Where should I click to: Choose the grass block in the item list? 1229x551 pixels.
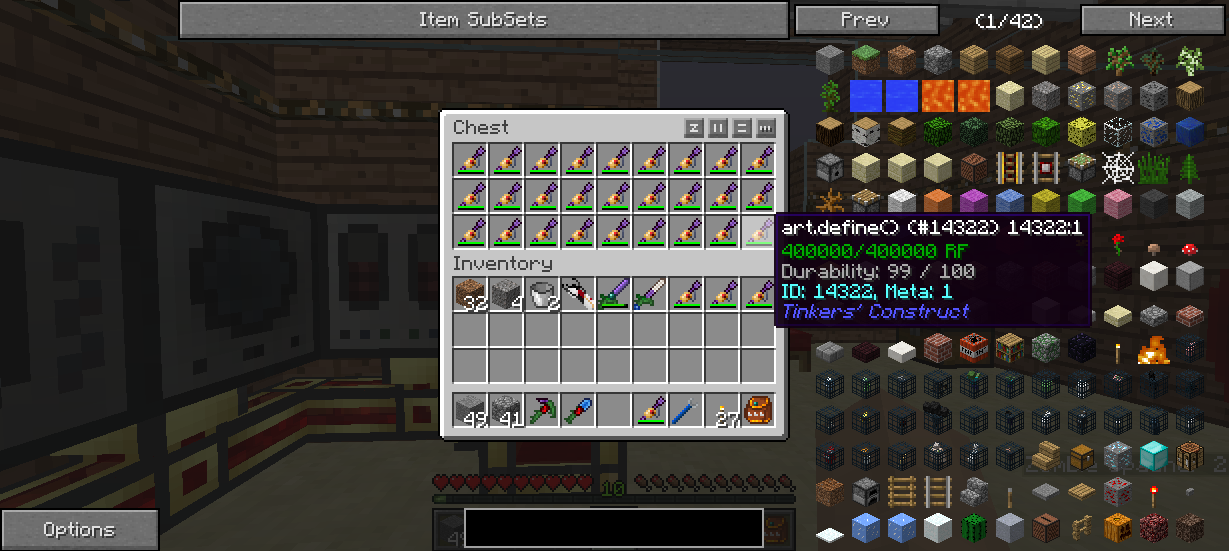[866, 61]
